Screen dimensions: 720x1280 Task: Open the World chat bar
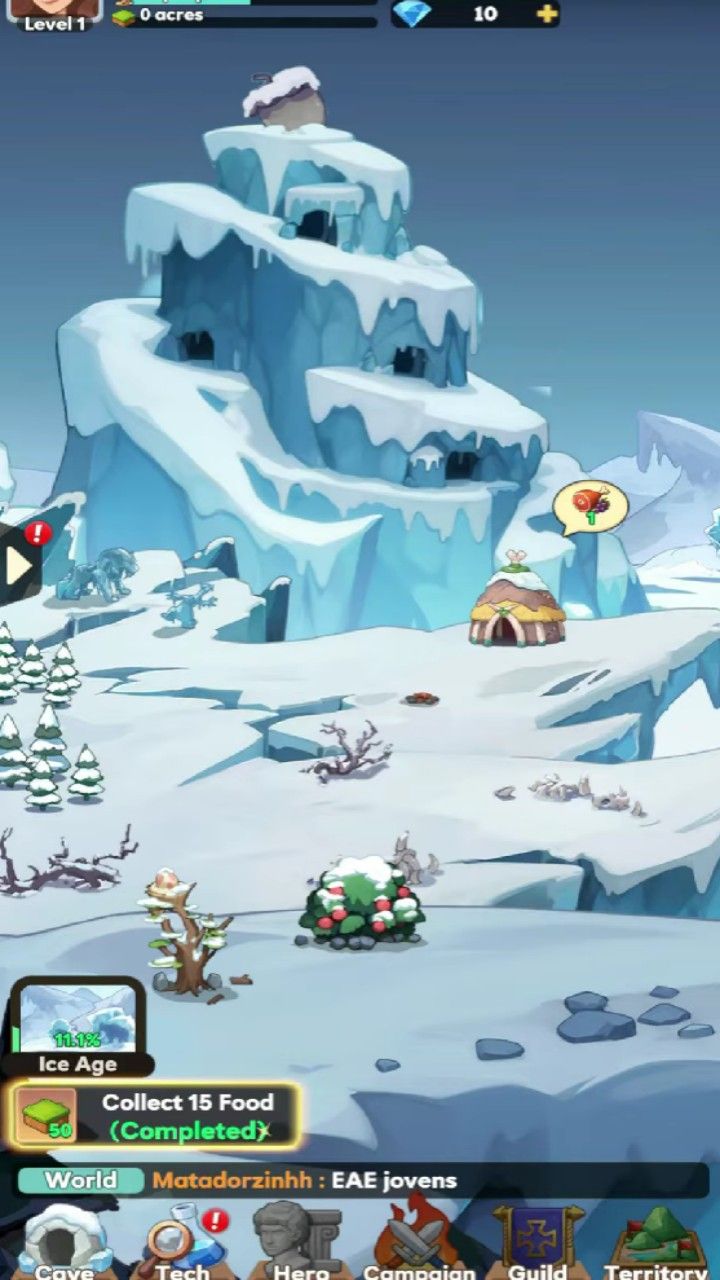(360, 1180)
